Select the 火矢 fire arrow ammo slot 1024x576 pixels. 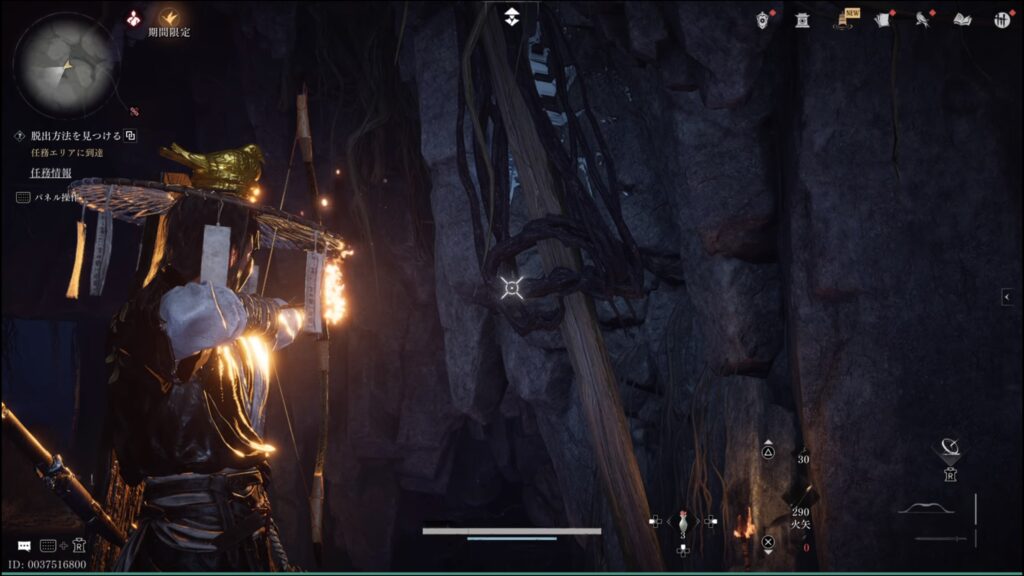pos(800,516)
